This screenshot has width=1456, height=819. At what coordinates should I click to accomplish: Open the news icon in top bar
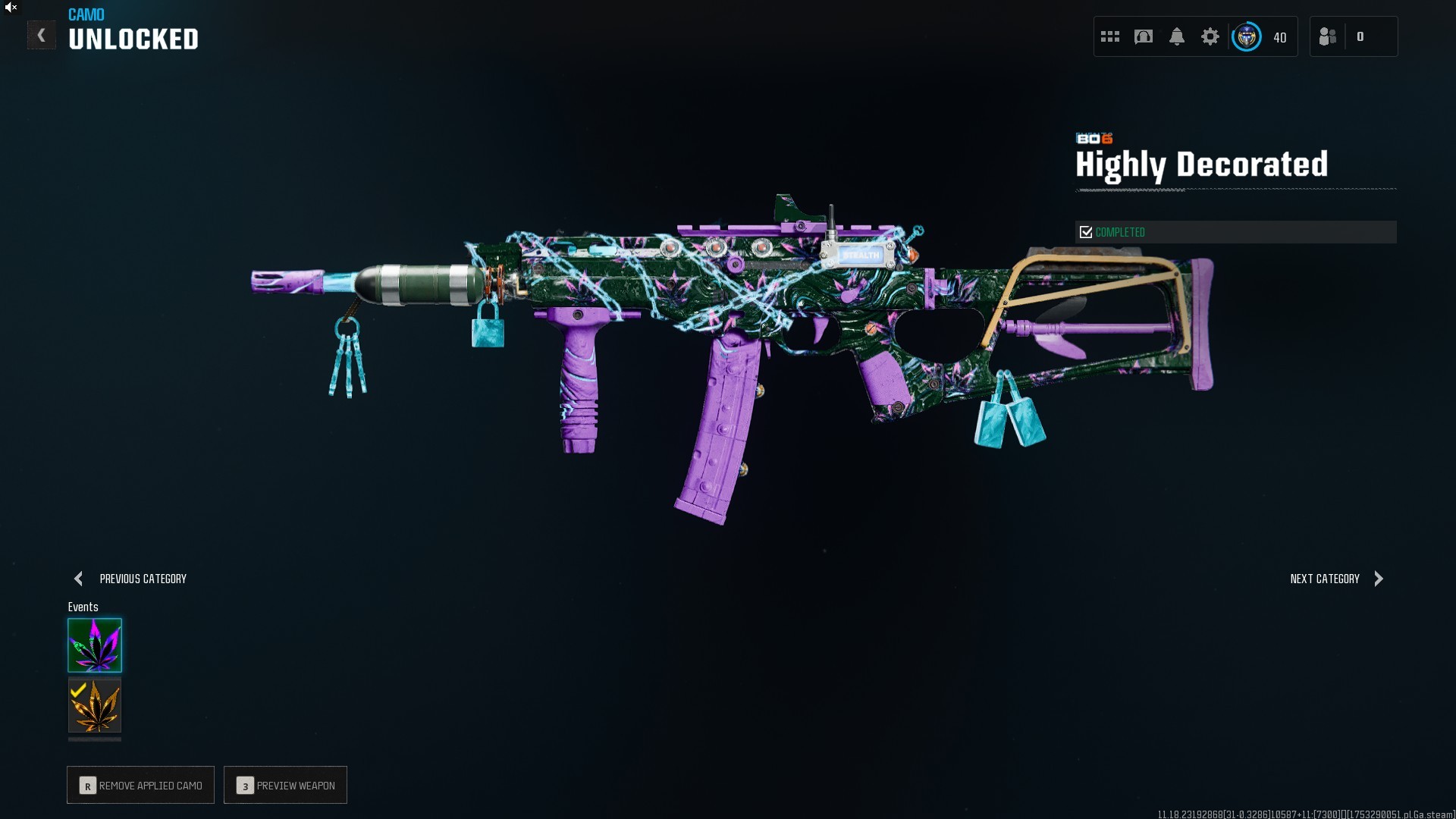[x=1144, y=36]
